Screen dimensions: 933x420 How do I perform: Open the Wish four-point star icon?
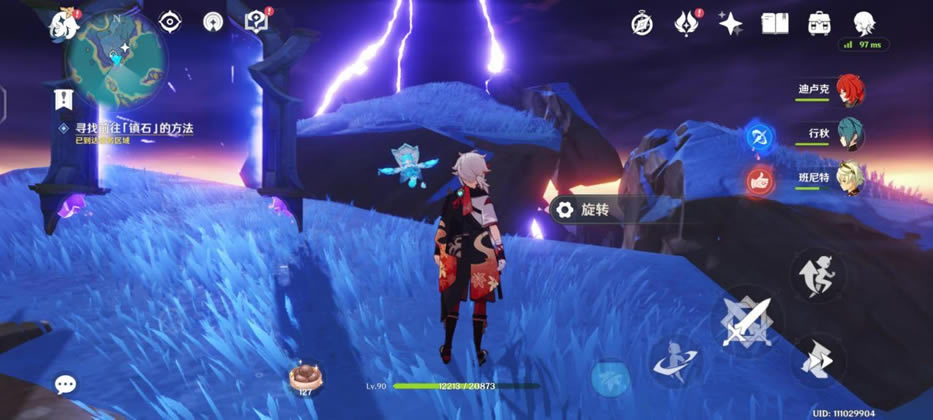[731, 23]
